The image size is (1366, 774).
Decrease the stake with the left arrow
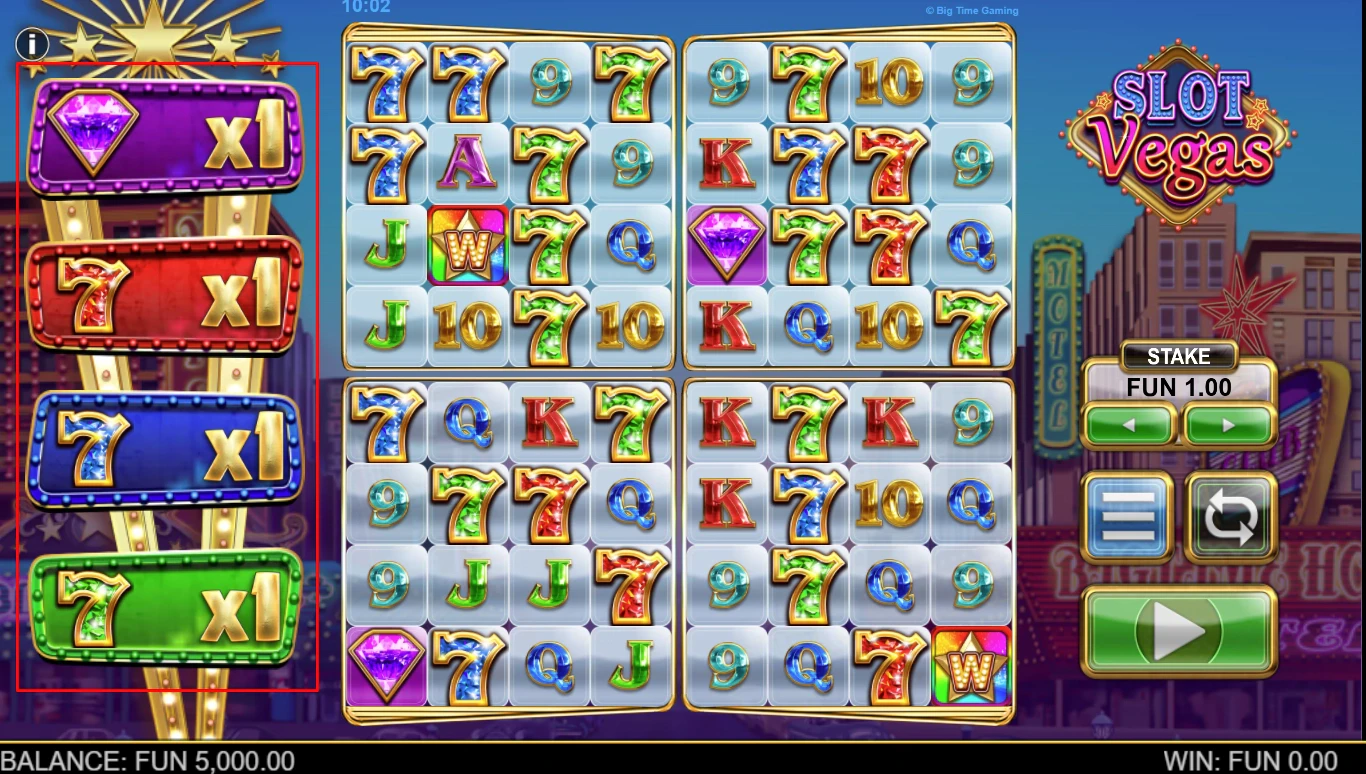[1129, 424]
